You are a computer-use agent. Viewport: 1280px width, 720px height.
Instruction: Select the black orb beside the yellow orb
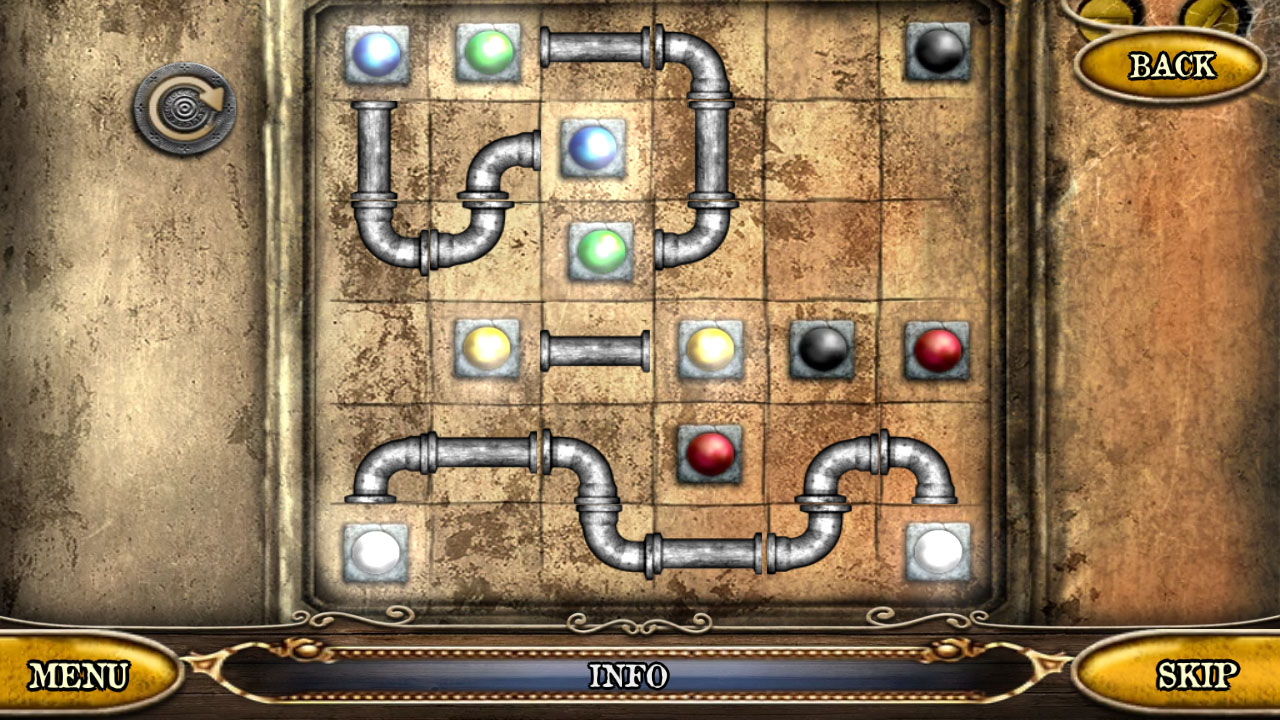pyautogui.click(x=823, y=351)
